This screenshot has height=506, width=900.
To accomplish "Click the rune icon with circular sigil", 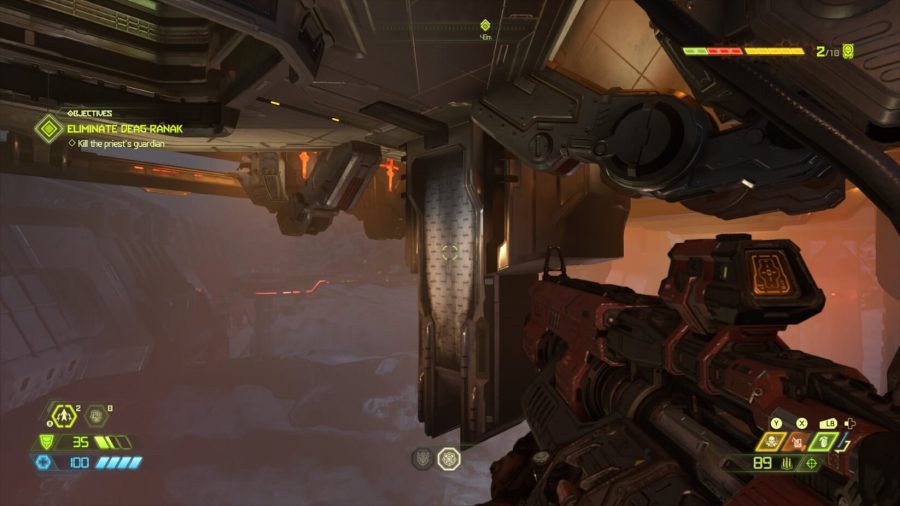I will [449, 458].
